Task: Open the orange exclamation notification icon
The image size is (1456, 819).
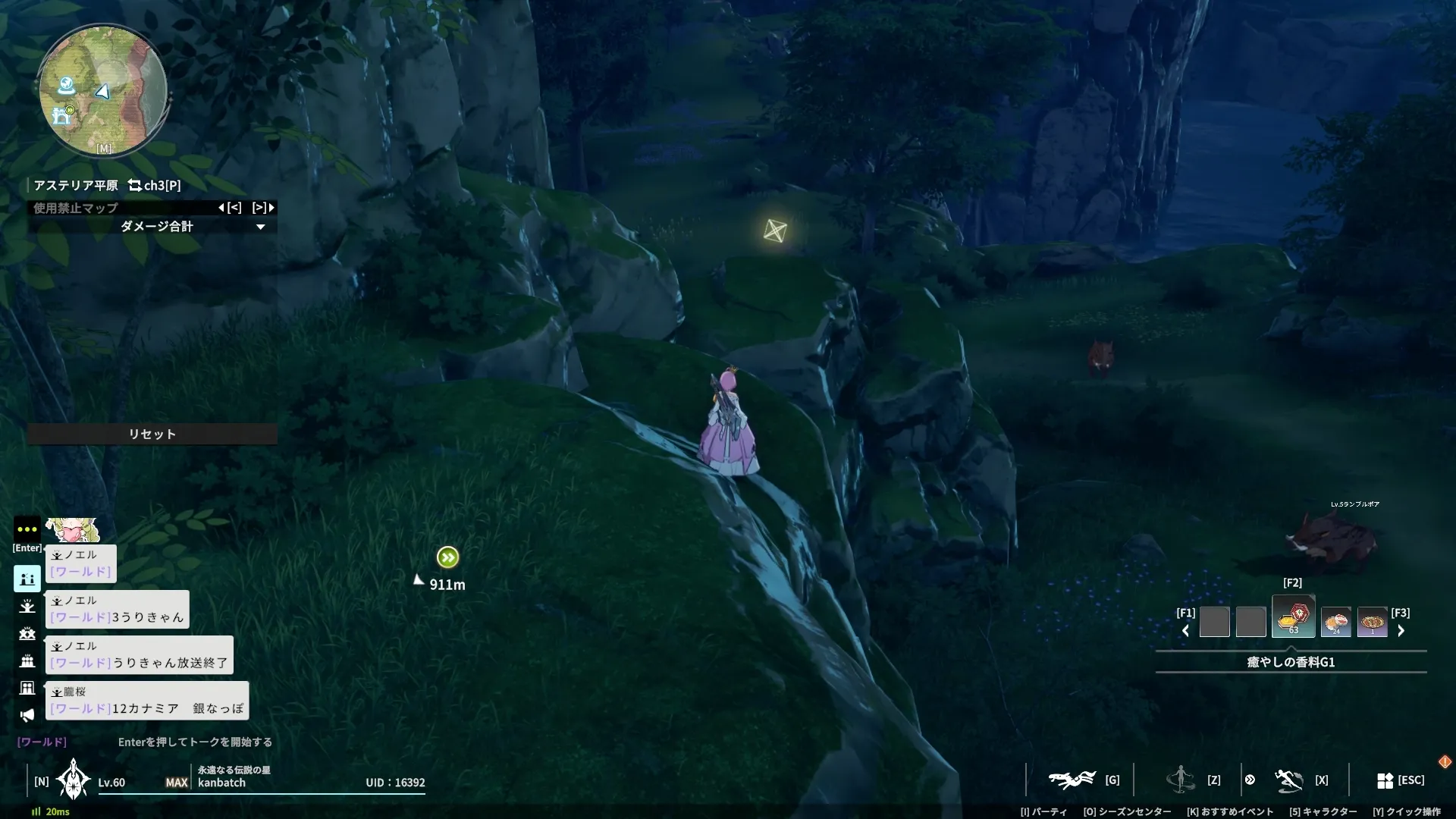Action: click(x=1445, y=761)
